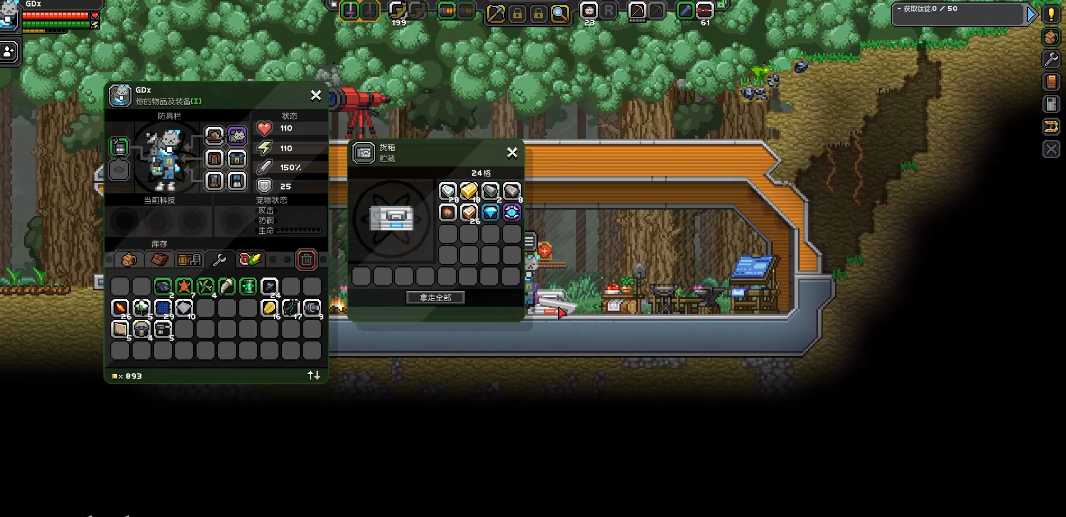Close the GDx inventory window
This screenshot has height=517, width=1066.
[316, 95]
